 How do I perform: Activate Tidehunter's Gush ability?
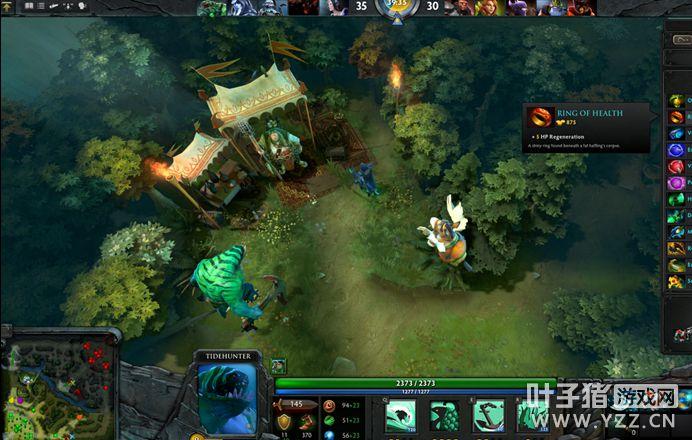(401, 415)
